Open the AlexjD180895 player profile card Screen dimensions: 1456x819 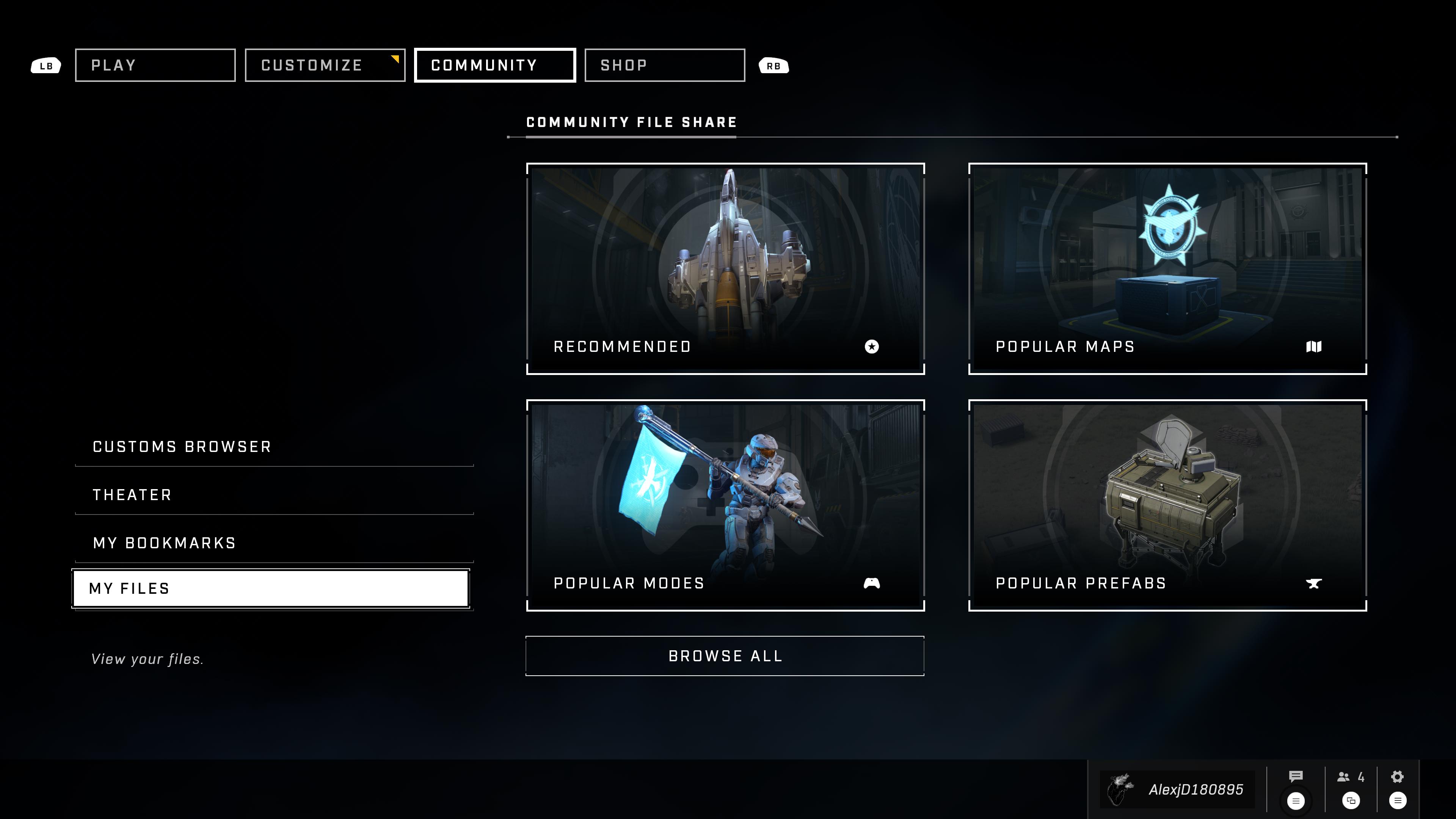click(1178, 789)
